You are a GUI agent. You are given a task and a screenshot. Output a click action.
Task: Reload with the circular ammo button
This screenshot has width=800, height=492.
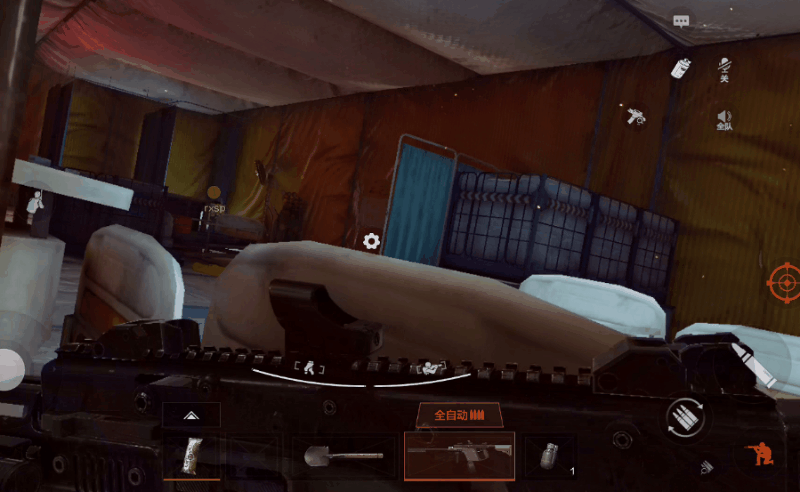pos(685,418)
